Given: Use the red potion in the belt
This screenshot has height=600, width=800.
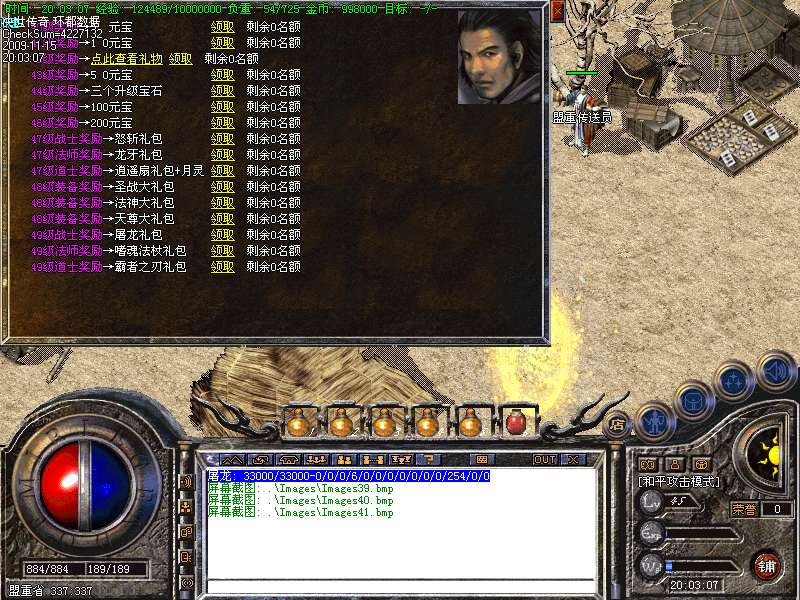Looking at the screenshot, I should coord(515,423).
